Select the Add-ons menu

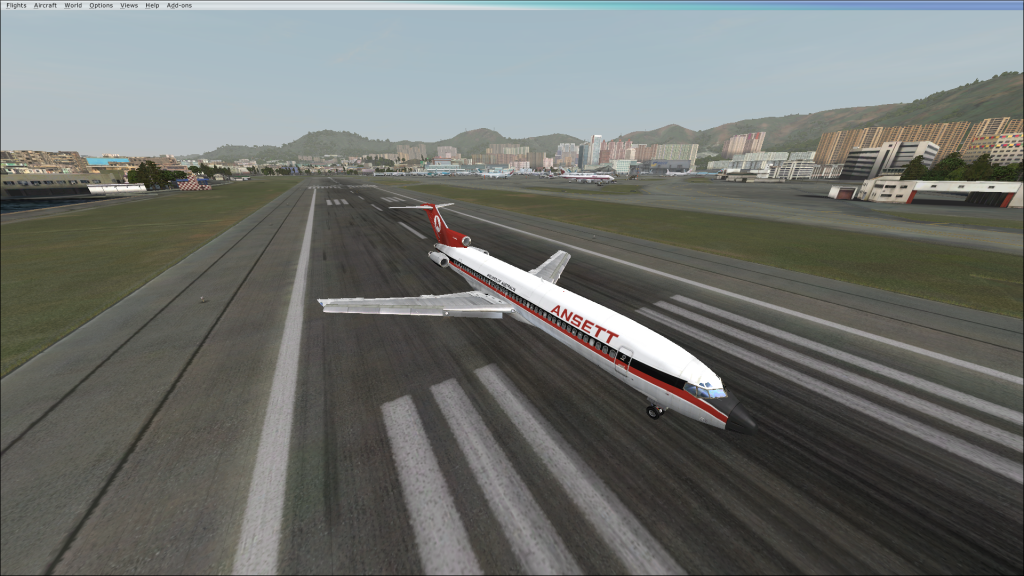point(179,5)
